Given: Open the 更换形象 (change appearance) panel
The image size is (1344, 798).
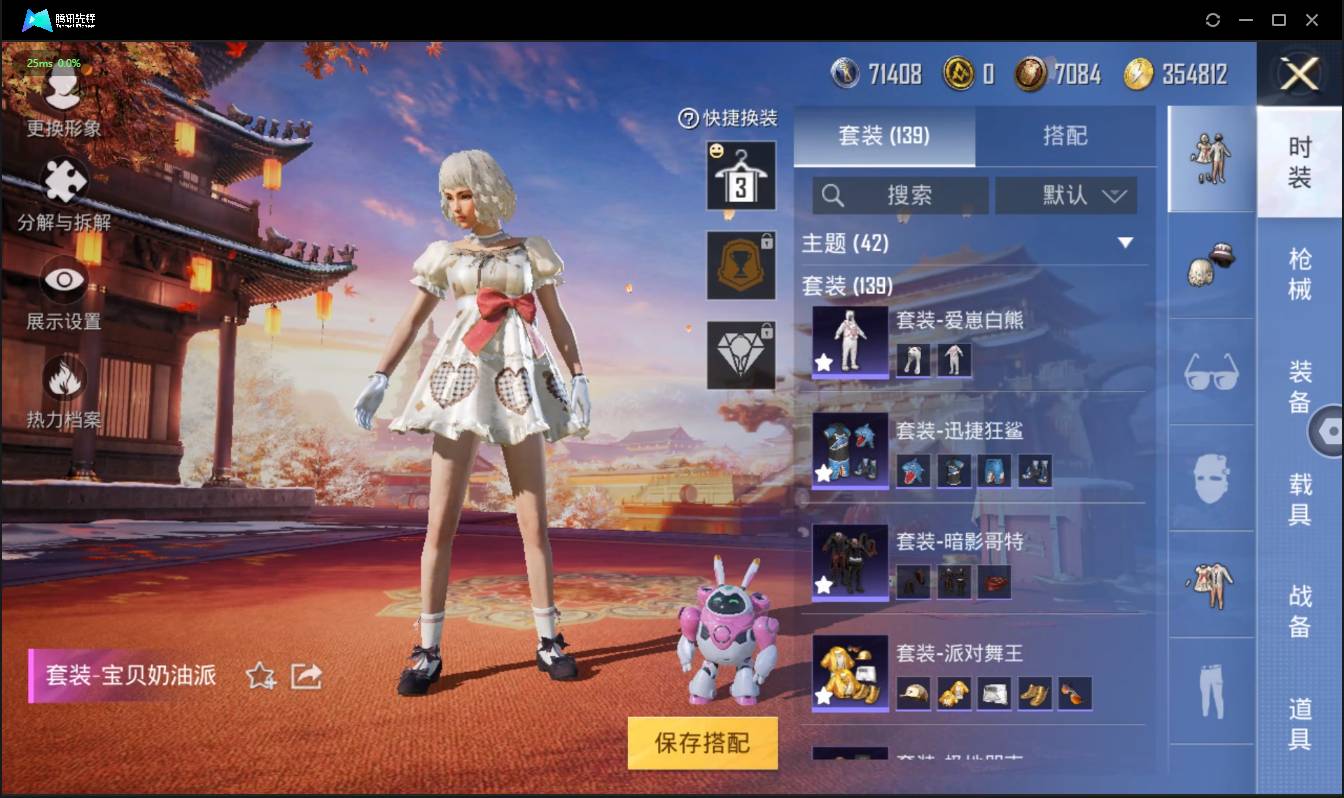Looking at the screenshot, I should (x=60, y=110).
